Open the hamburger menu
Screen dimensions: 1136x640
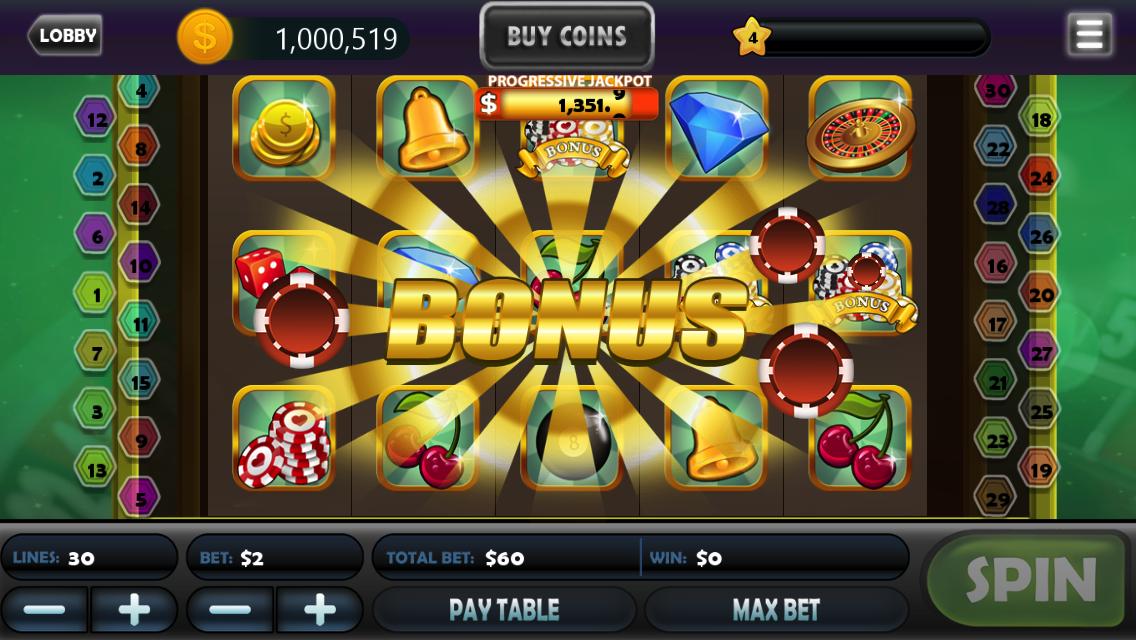coord(1089,35)
